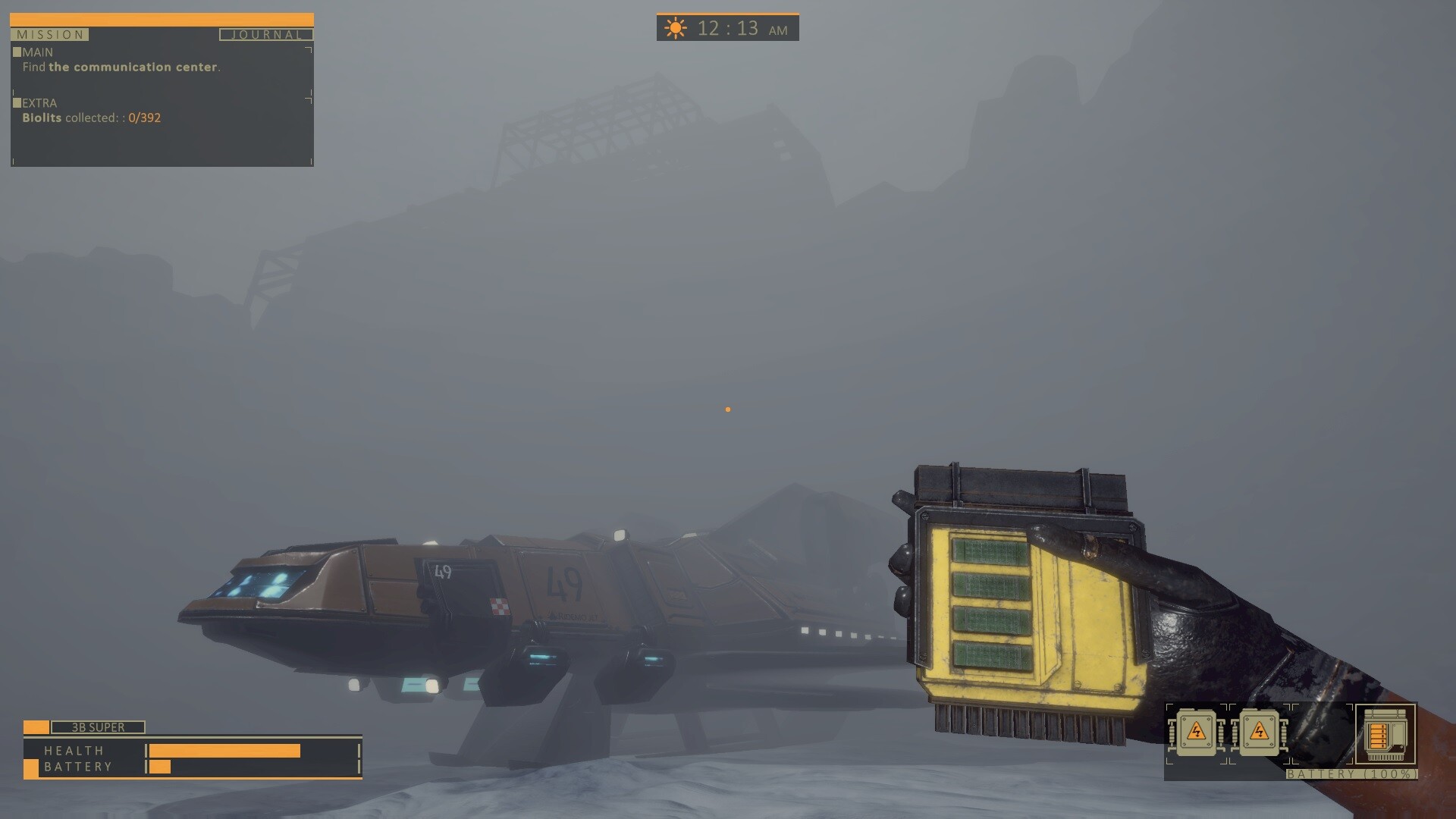Viewport: 1456px width, 819px height.
Task: Toggle the EXTRA quest tracking checkbox
Action: (16, 102)
